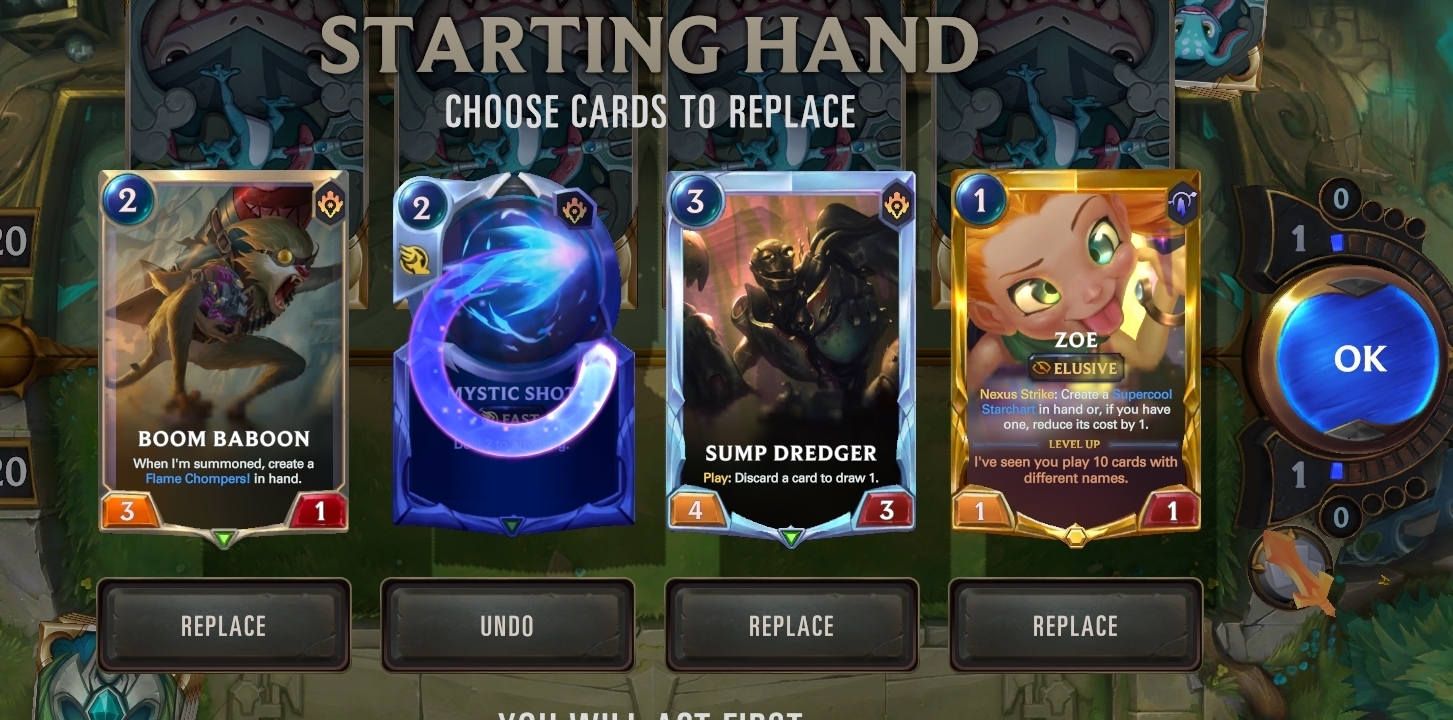The image size is (1453, 720).
Task: Replace the Boom Baboon card
Action: tap(223, 626)
